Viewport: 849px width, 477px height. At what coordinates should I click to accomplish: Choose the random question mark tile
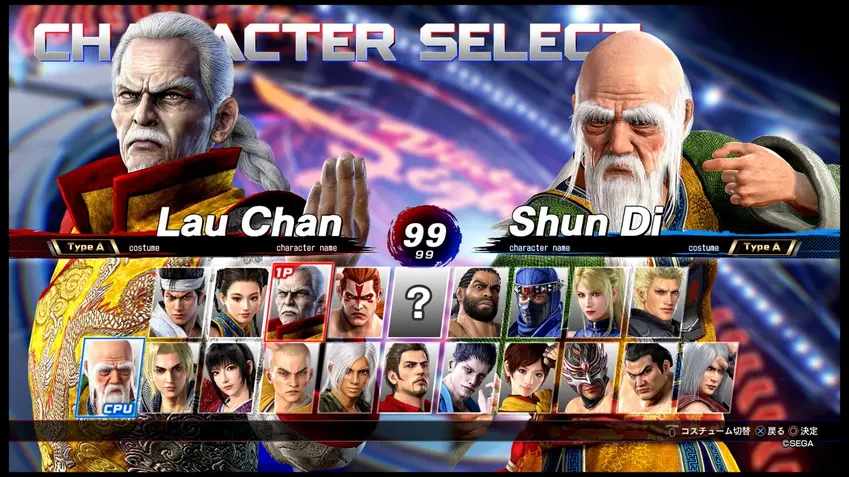coord(418,302)
